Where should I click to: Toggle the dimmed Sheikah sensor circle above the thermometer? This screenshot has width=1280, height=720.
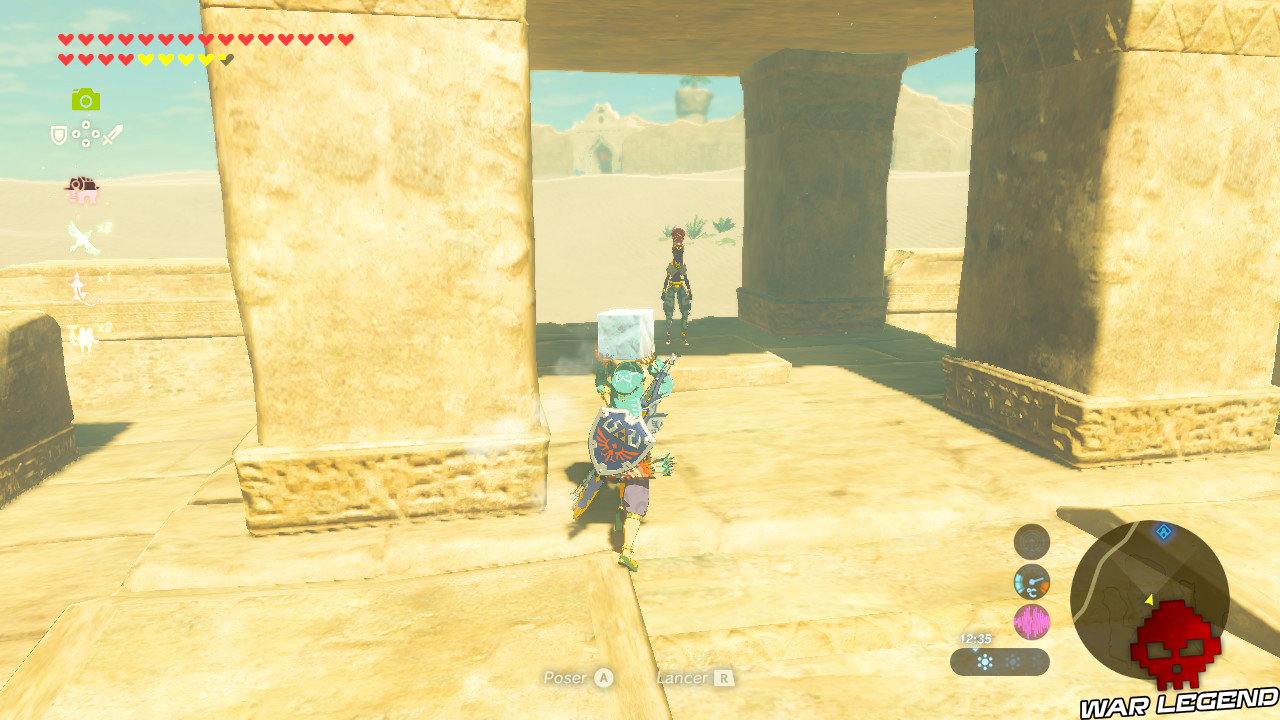[x=1031, y=544]
